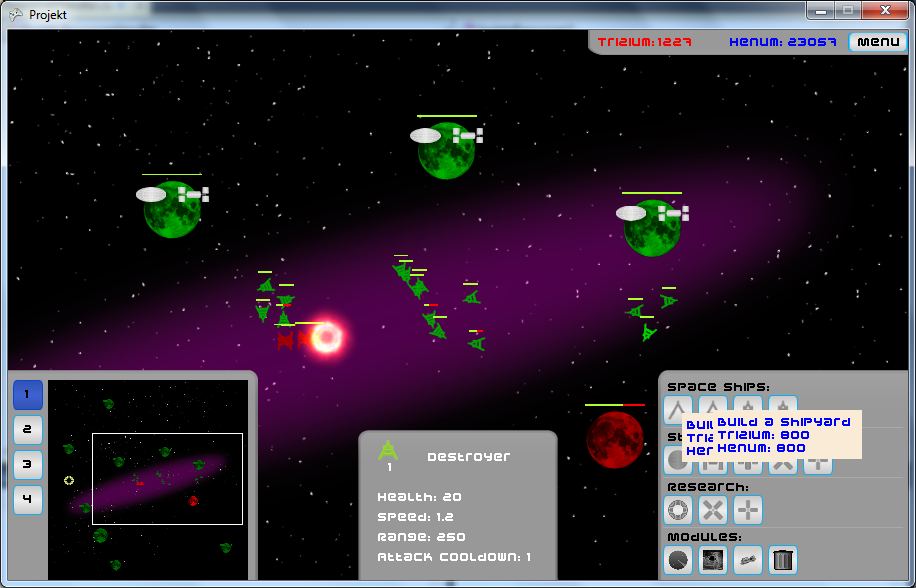This screenshot has height=588, width=916.
Task: Click on the minimap
Action: 148,478
